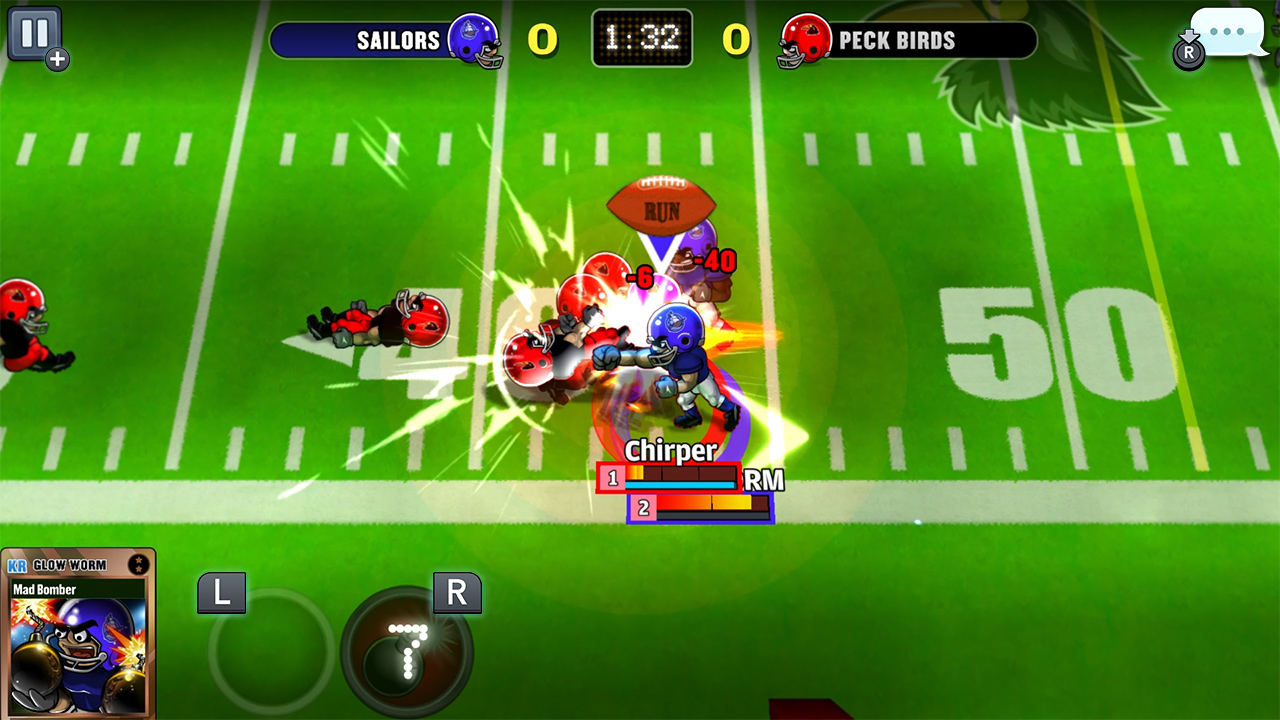Screen dimensions: 1280x720
Task: Tap the RUN football marker above Chirper
Action: point(663,207)
